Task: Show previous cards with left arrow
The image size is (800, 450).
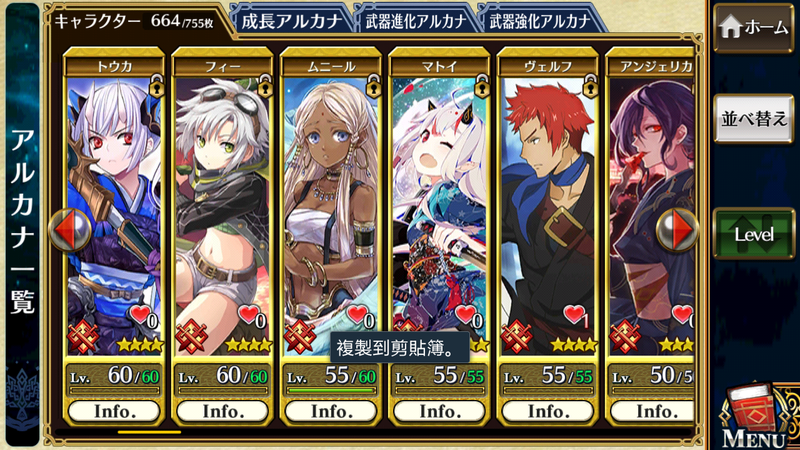Action: tap(69, 230)
